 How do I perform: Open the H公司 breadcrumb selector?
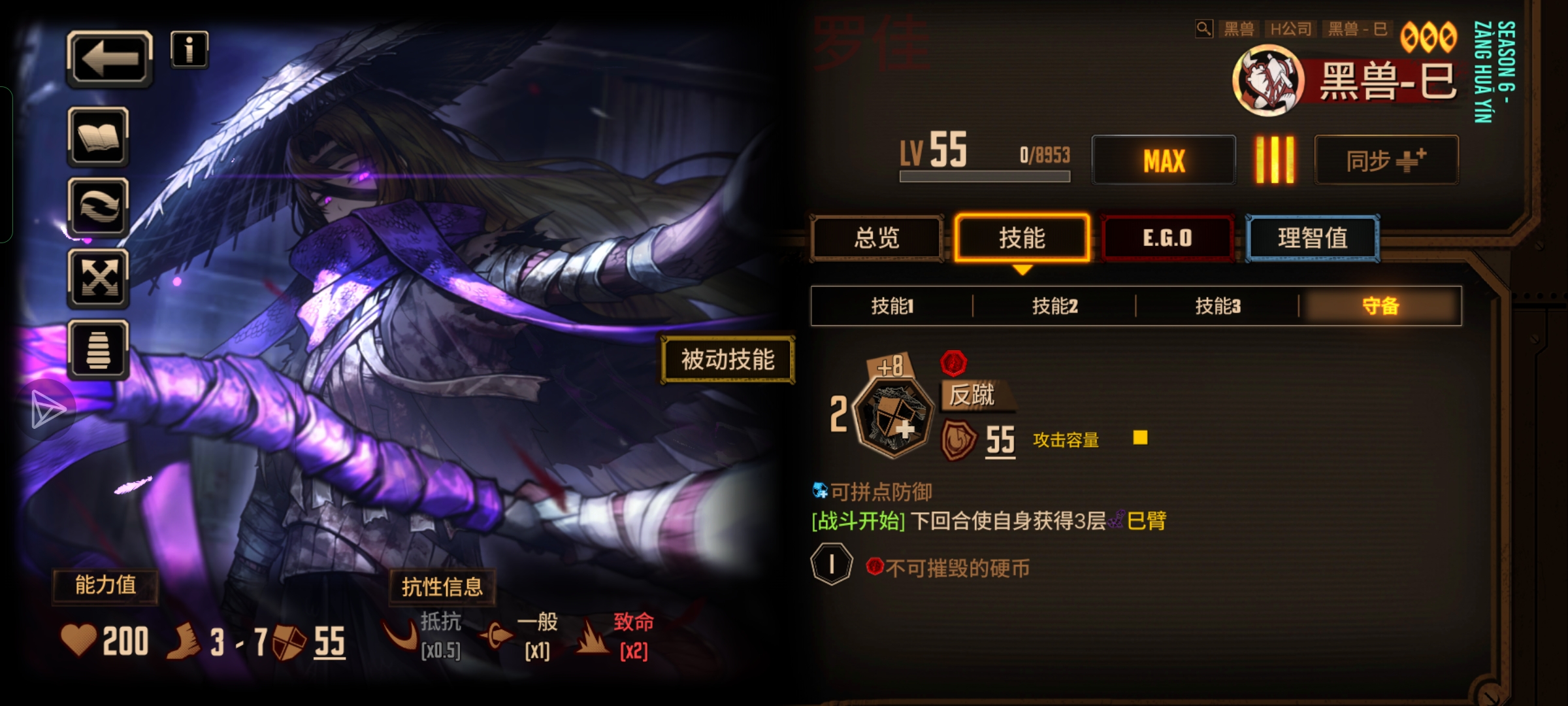point(1290,29)
